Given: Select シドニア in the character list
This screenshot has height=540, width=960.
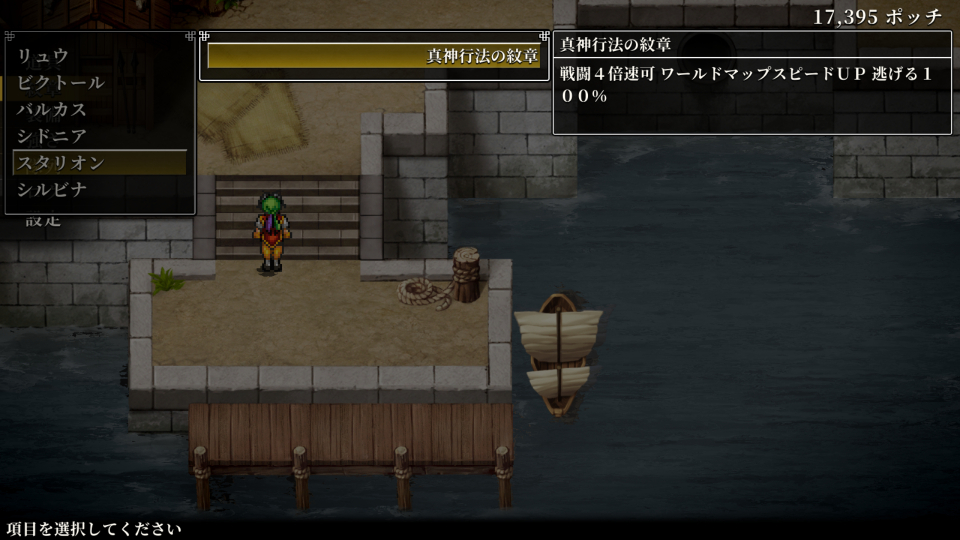Looking at the screenshot, I should [52, 136].
